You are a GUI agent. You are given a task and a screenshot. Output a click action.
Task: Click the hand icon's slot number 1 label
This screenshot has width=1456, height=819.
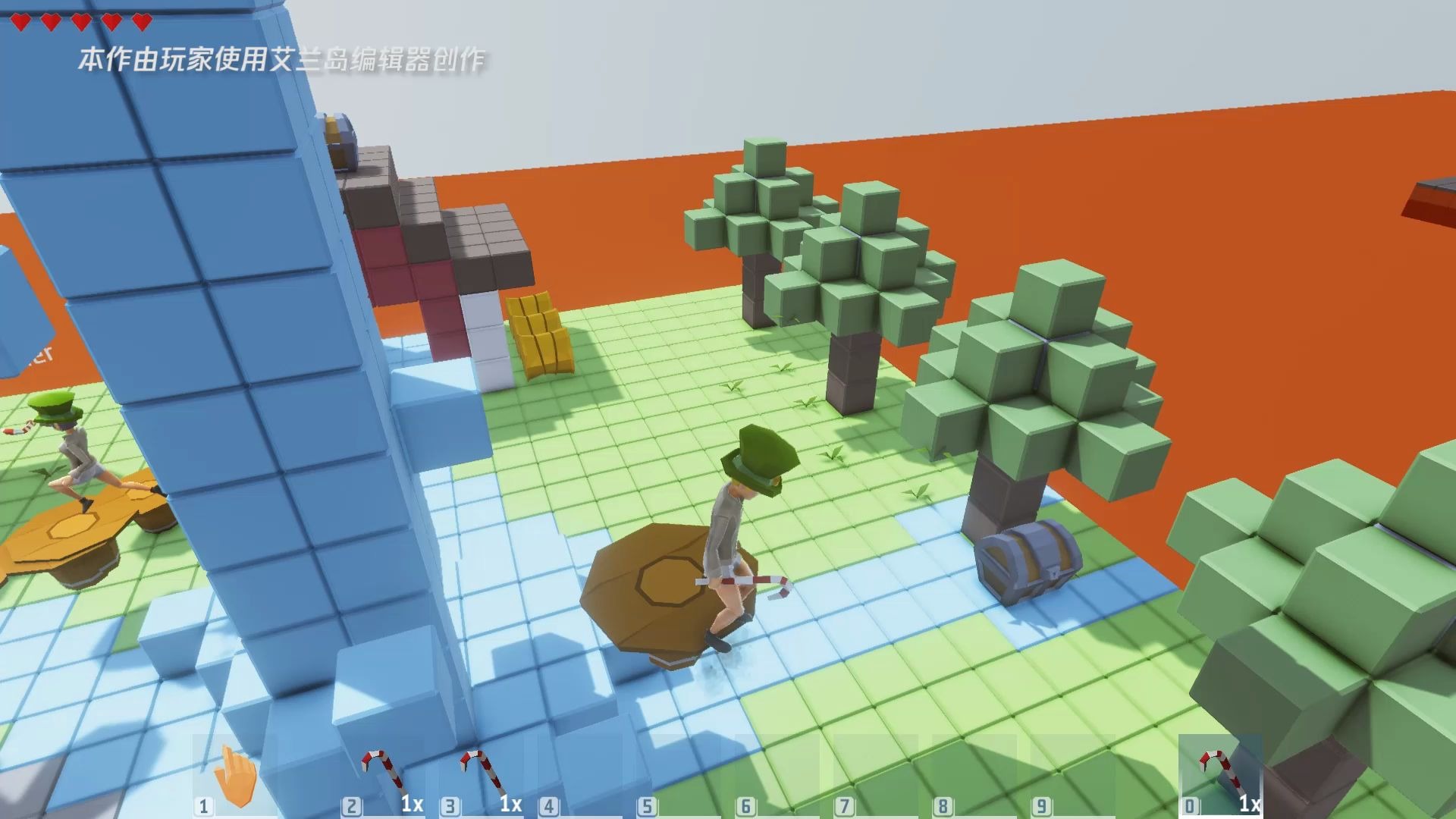[203, 805]
